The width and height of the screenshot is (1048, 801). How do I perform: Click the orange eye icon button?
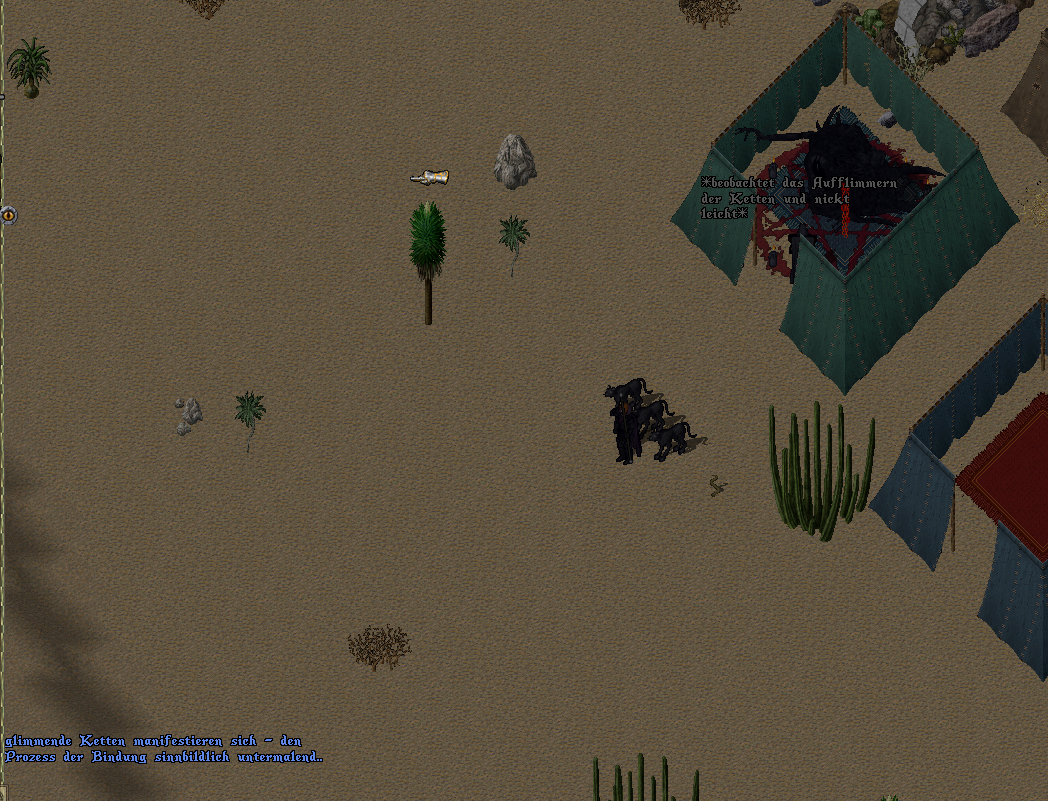pyautogui.click(x=8, y=214)
